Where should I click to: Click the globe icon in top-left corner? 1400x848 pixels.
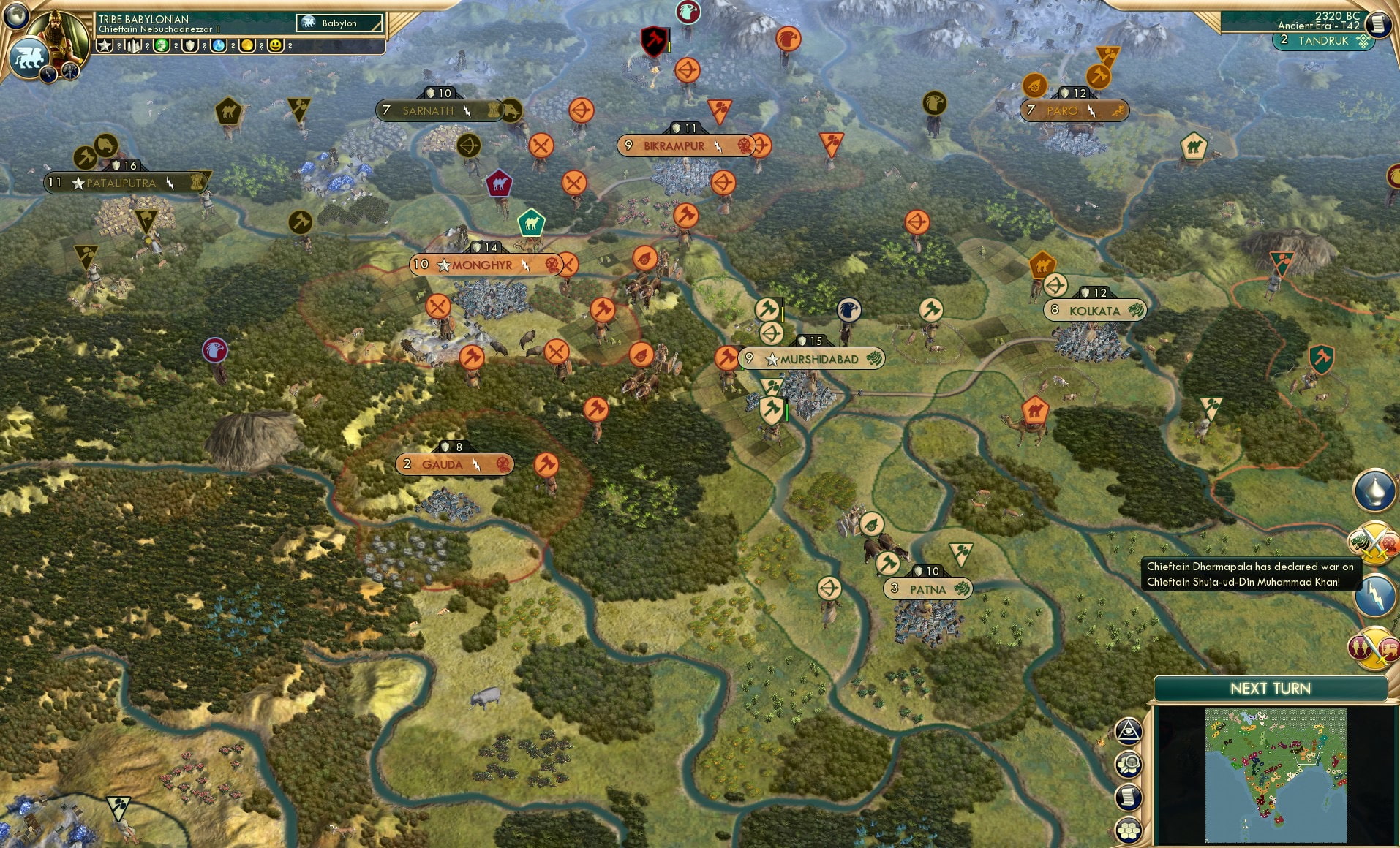(15, 17)
